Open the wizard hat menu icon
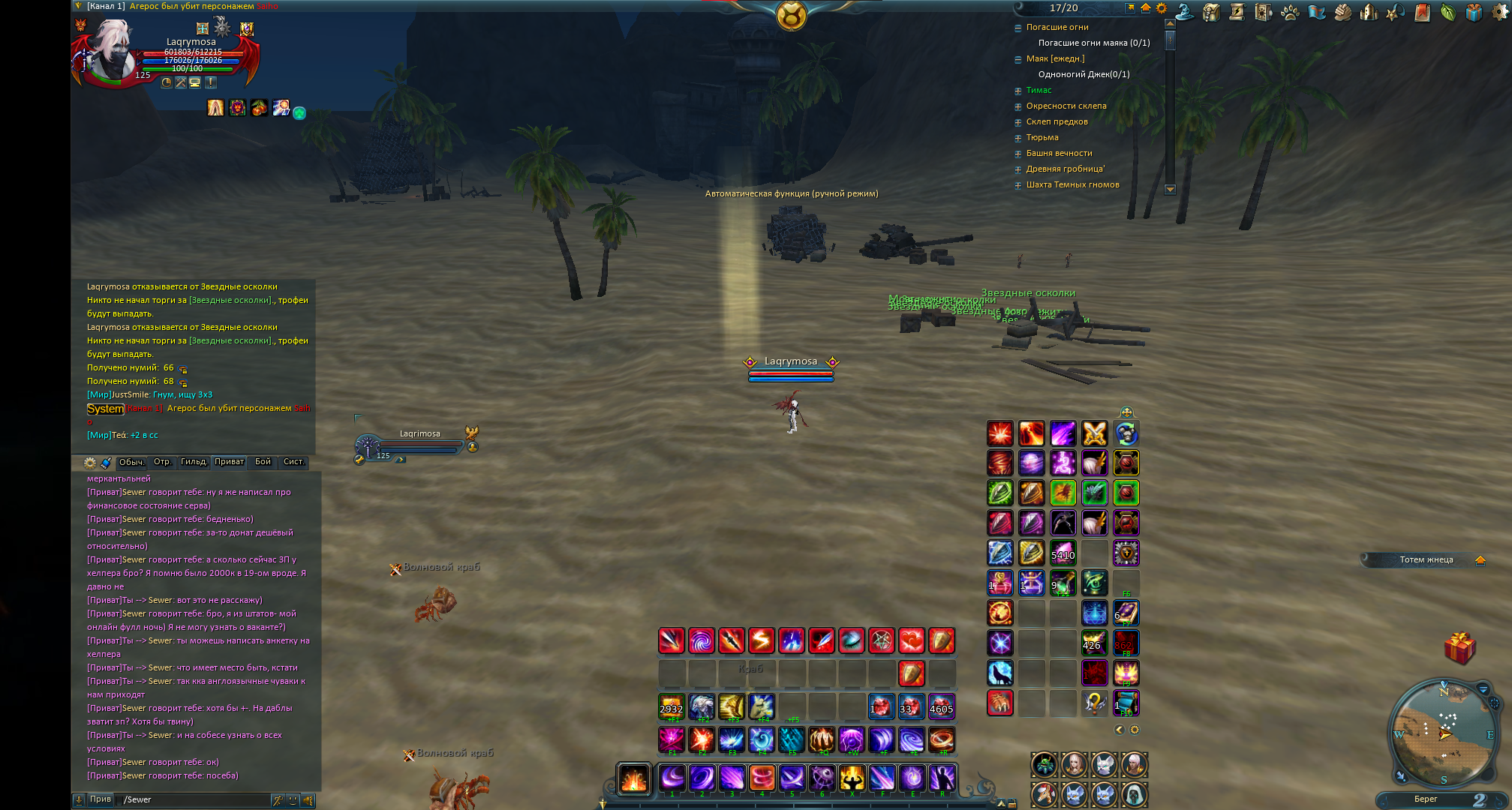Image resolution: width=1512 pixels, height=810 pixels. [x=1184, y=11]
